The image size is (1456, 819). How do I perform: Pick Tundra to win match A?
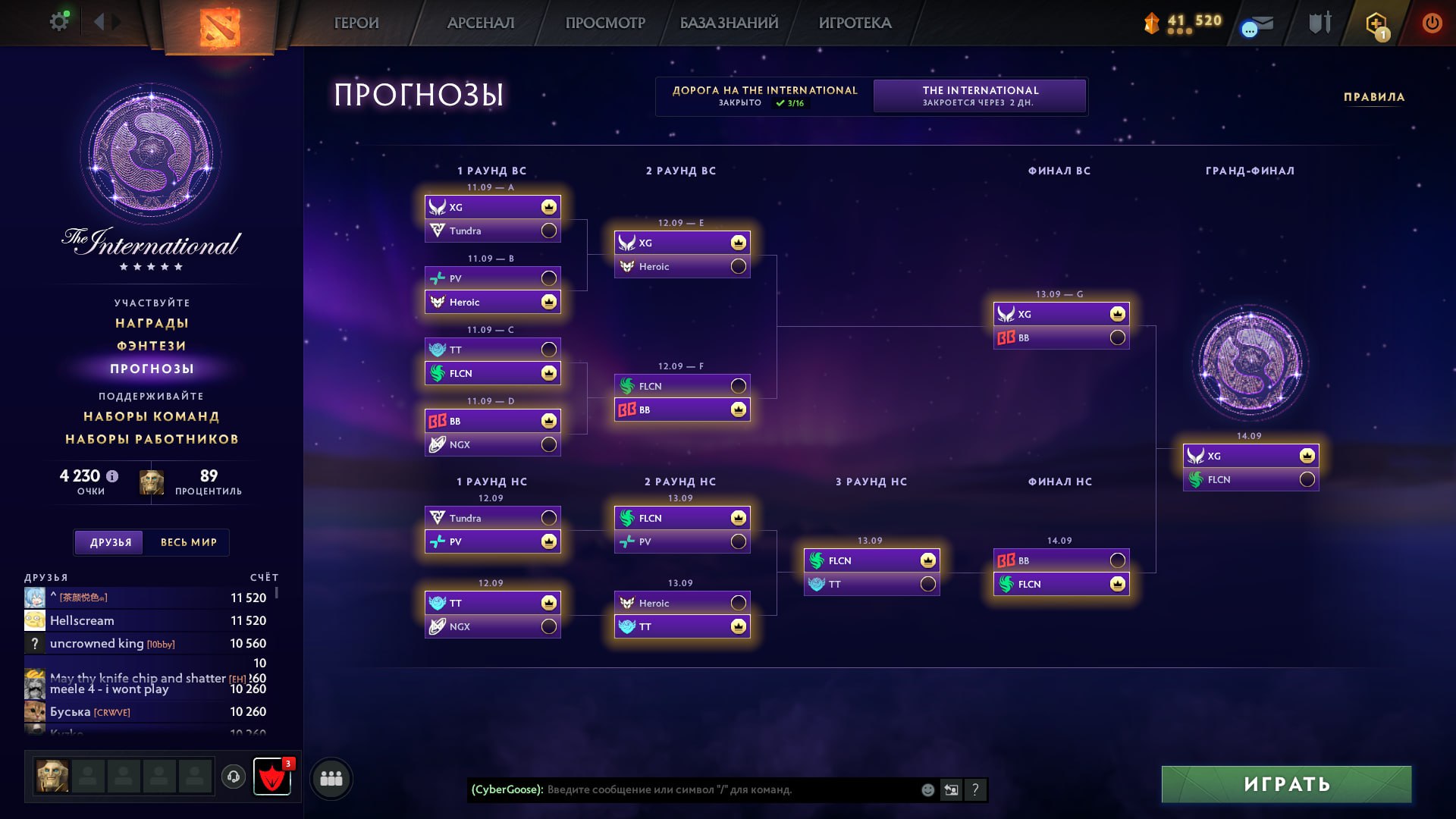point(492,231)
